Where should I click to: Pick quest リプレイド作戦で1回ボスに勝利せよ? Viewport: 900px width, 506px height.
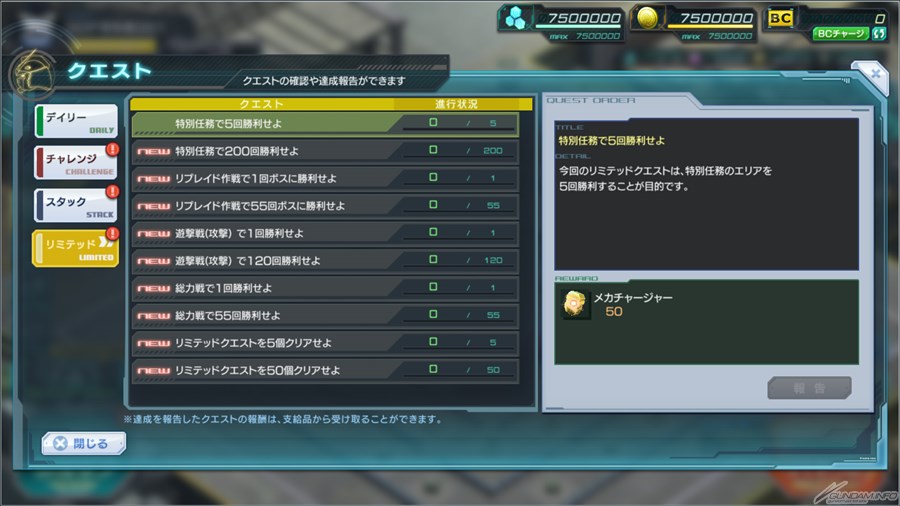tap(325, 178)
